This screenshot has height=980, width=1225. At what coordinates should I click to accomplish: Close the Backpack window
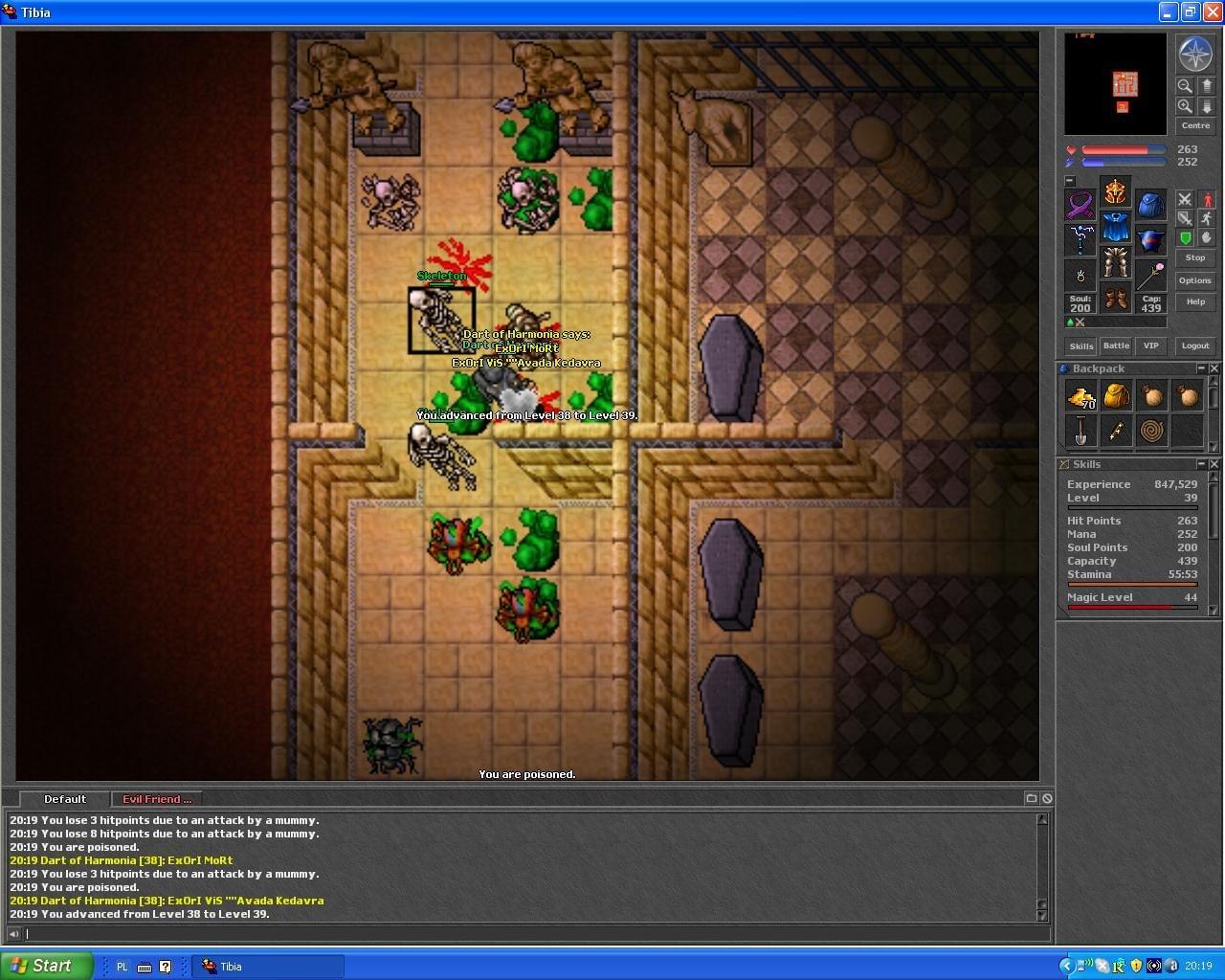pos(1214,368)
